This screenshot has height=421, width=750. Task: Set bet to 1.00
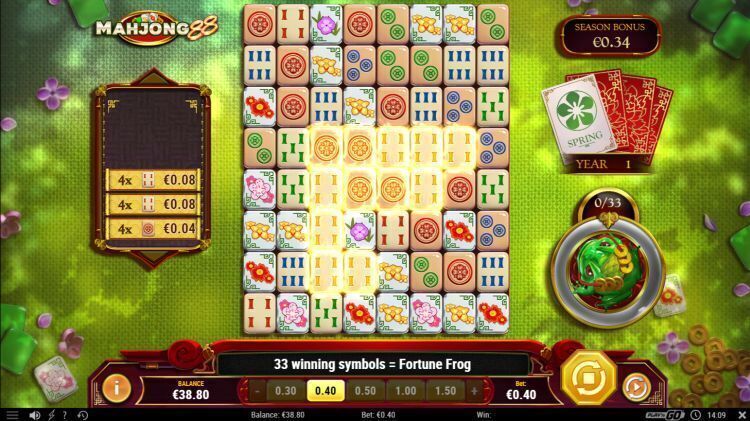405,390
